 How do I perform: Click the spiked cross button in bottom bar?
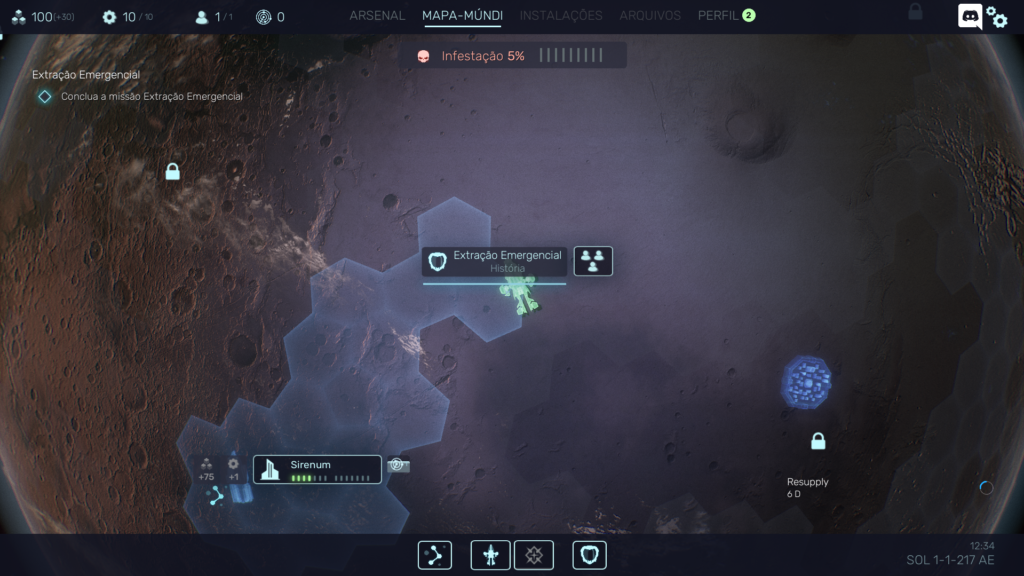point(534,555)
